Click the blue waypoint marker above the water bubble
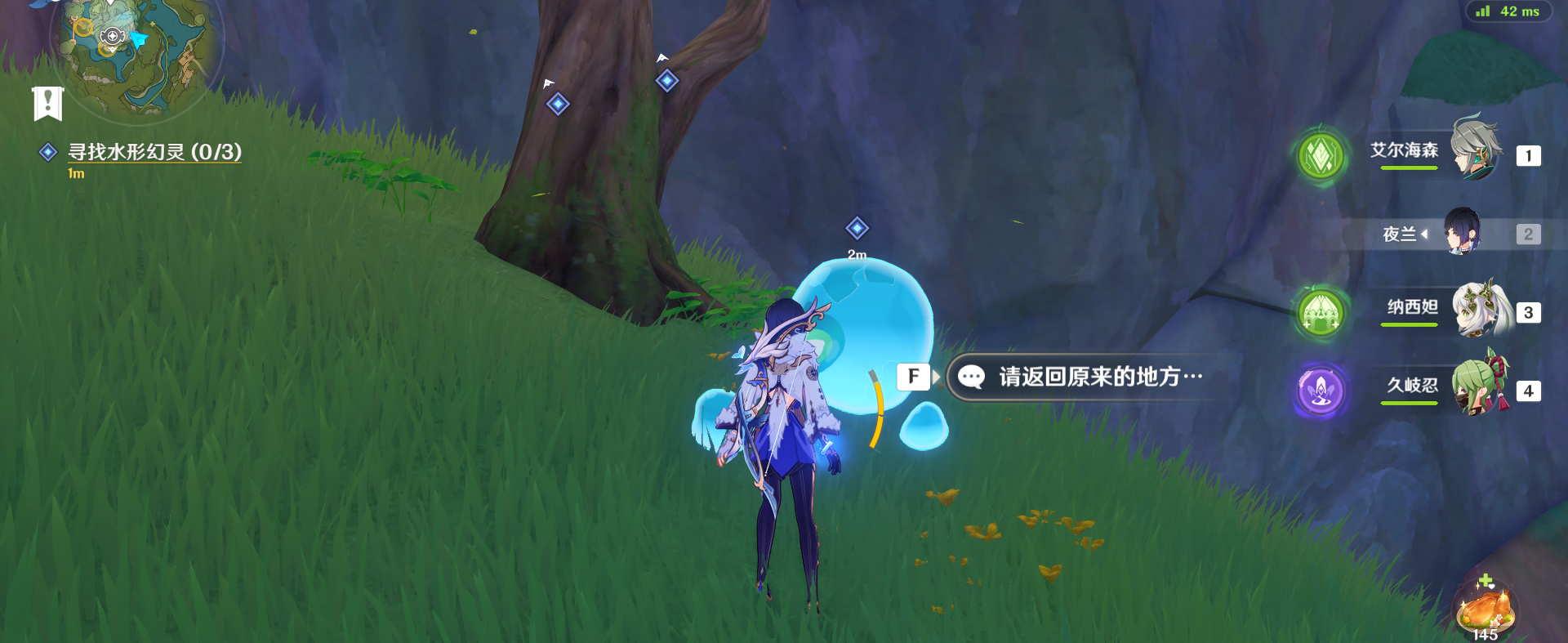 pyautogui.click(x=856, y=230)
